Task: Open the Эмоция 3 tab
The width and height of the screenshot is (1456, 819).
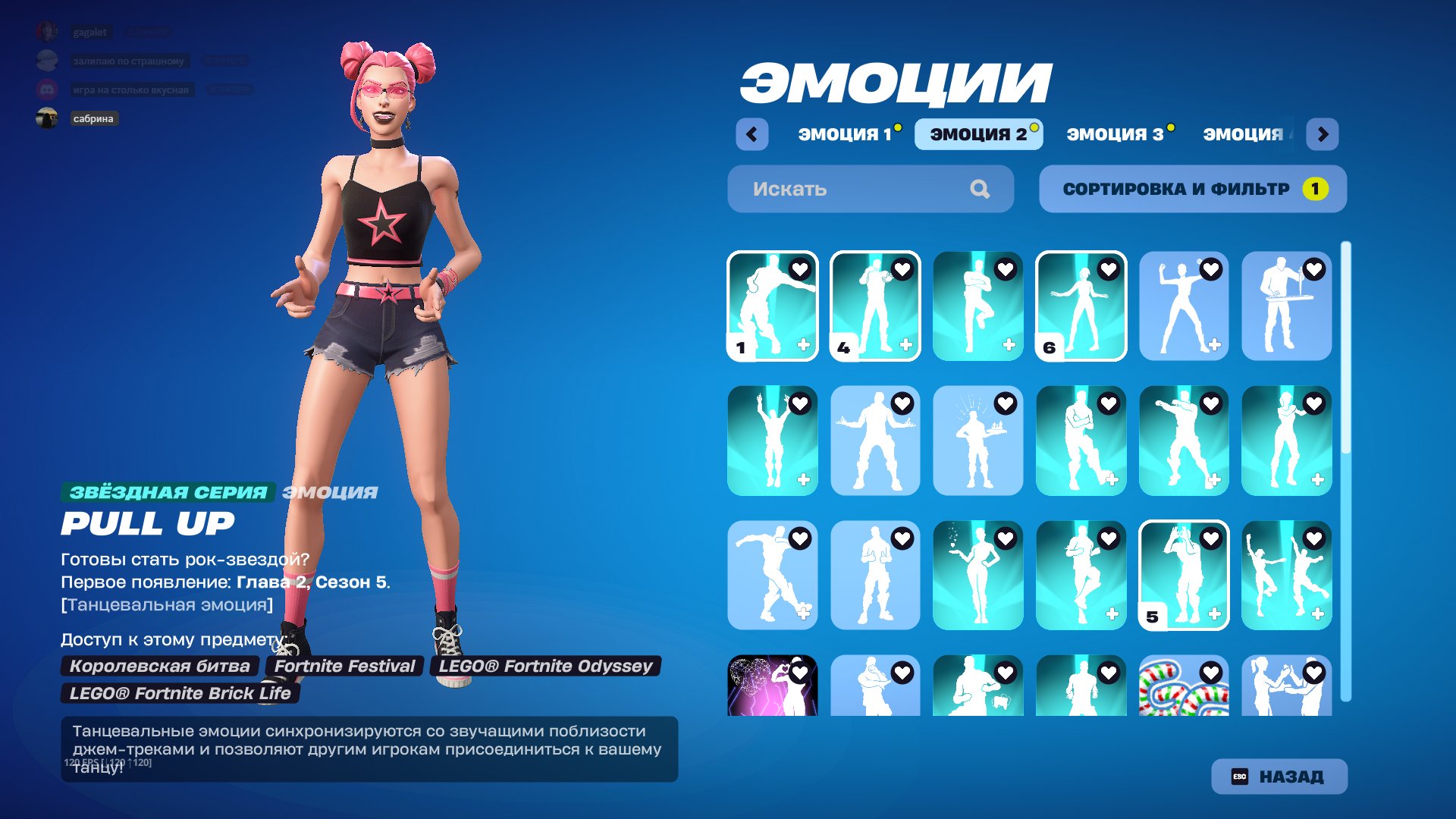Action: (1114, 134)
